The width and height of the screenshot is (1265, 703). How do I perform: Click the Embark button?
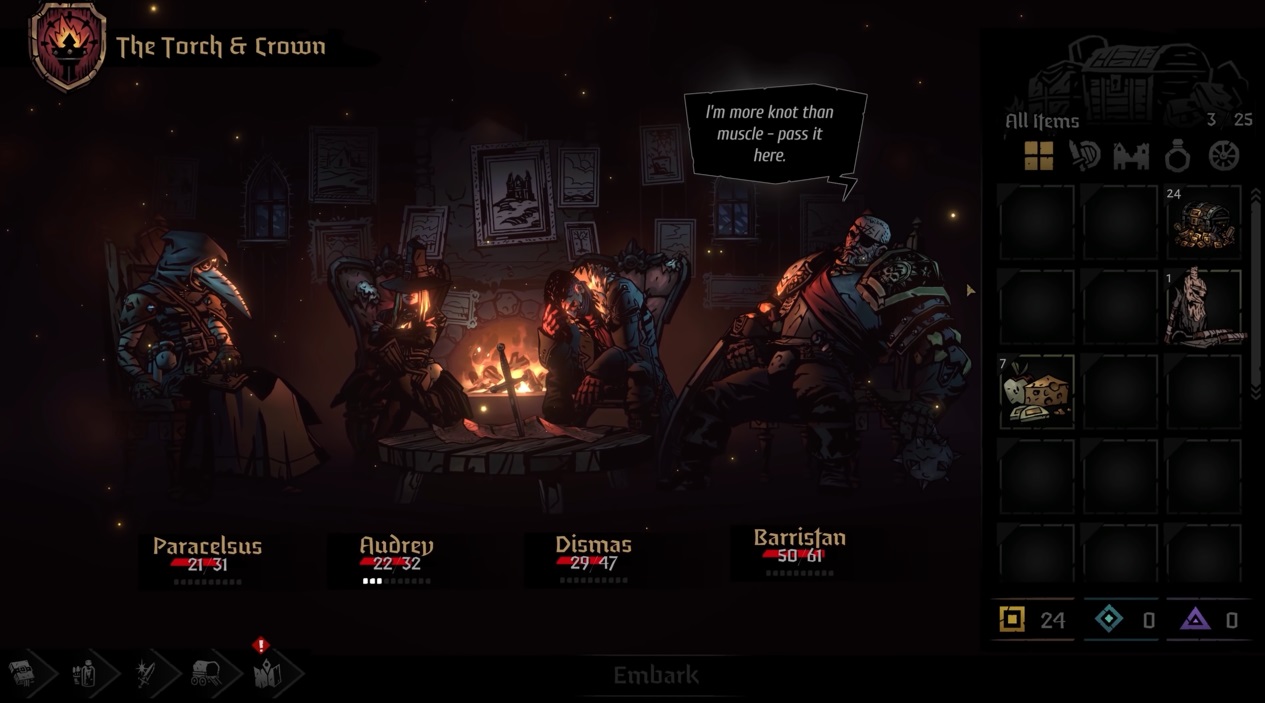[x=656, y=676]
